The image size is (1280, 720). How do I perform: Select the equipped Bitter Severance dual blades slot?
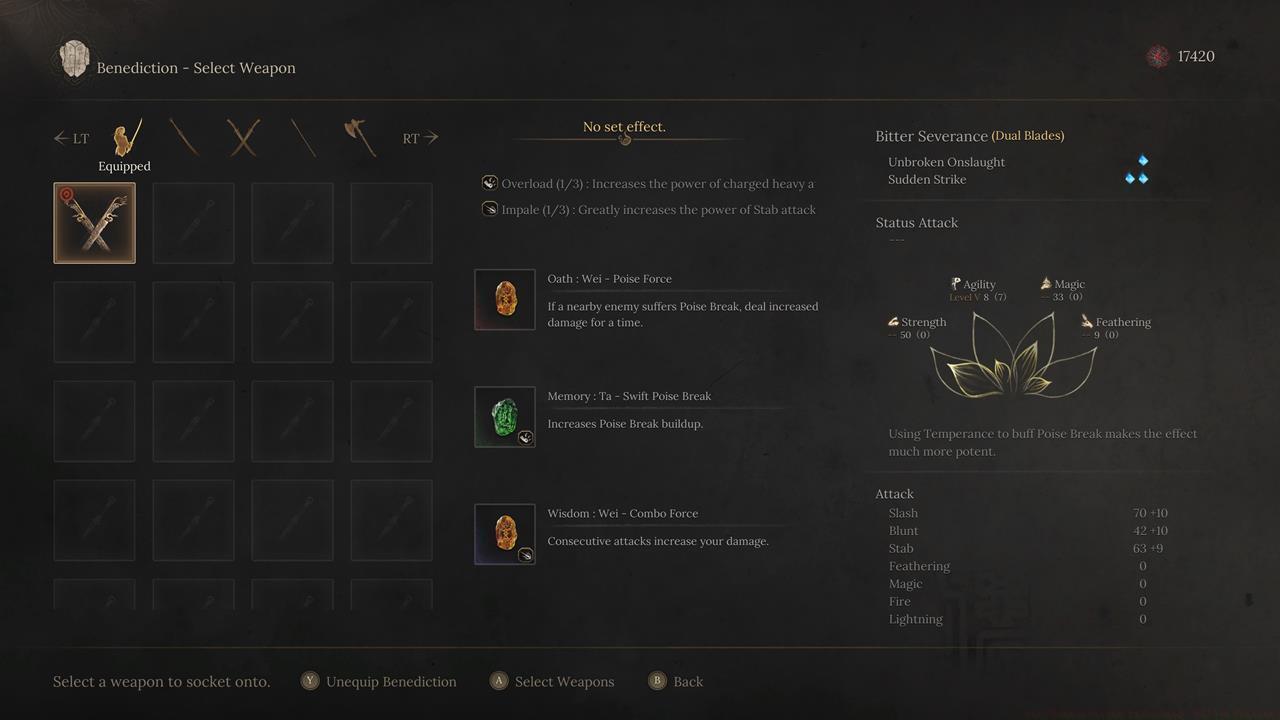[x=94, y=223]
